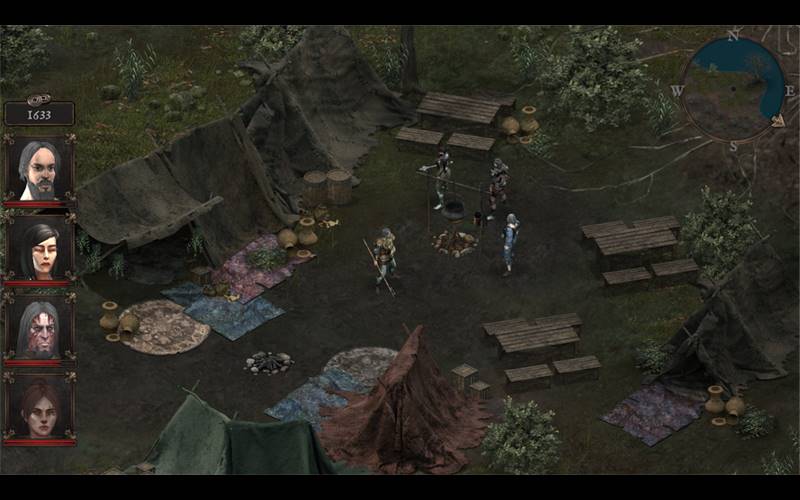
Task: Select the grey-bearded man's party portrait
Action: [x=39, y=168]
